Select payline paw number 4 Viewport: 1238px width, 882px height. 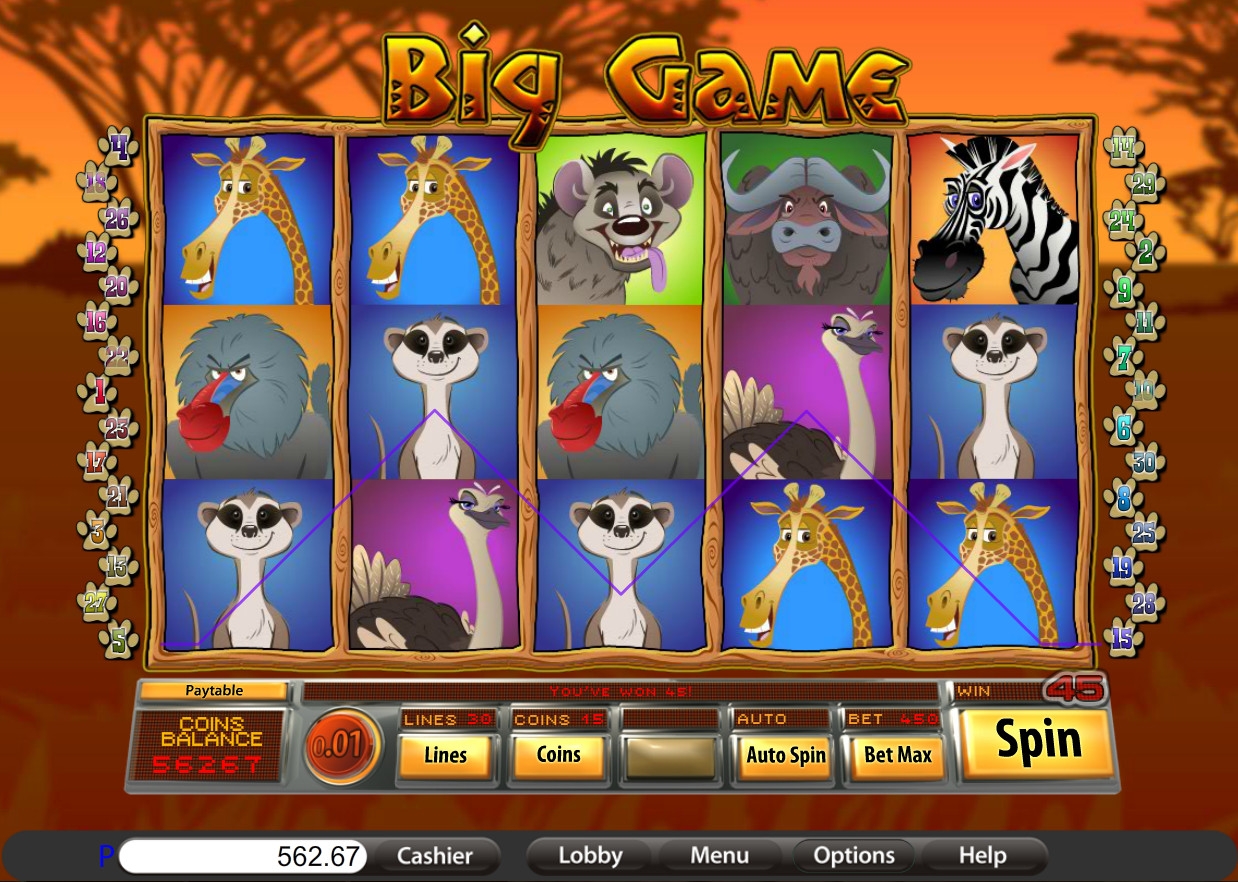point(121,150)
